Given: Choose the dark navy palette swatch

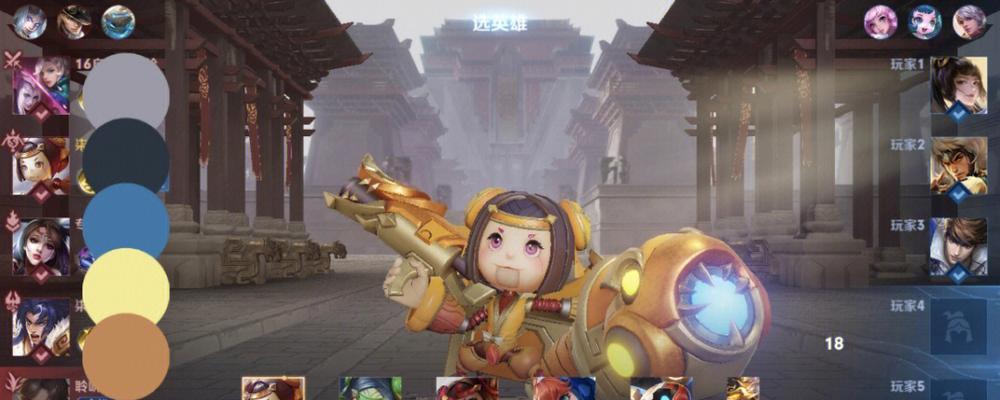Looking at the screenshot, I should (x=126, y=155).
